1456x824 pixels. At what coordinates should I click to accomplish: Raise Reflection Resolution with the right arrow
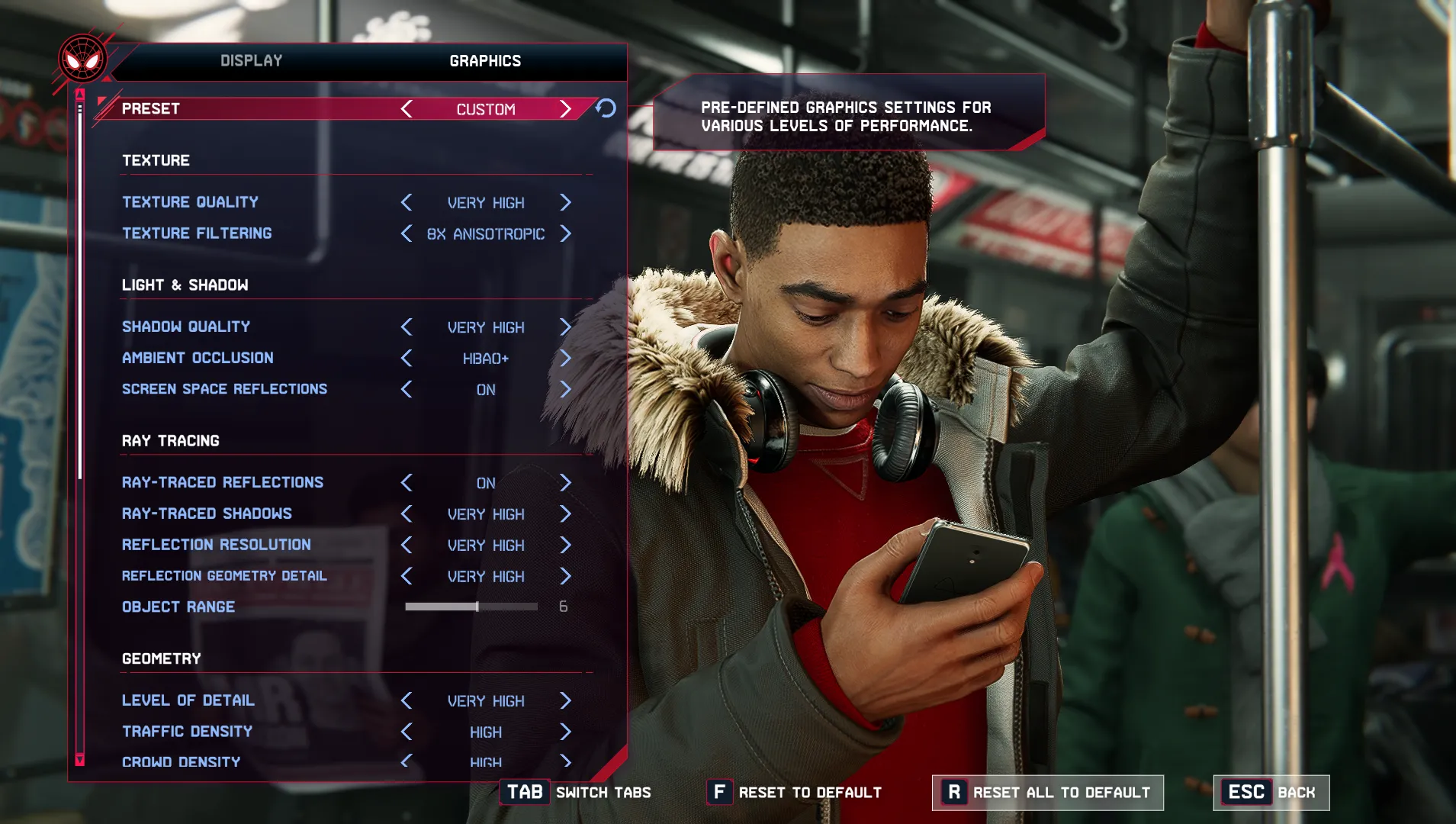565,545
